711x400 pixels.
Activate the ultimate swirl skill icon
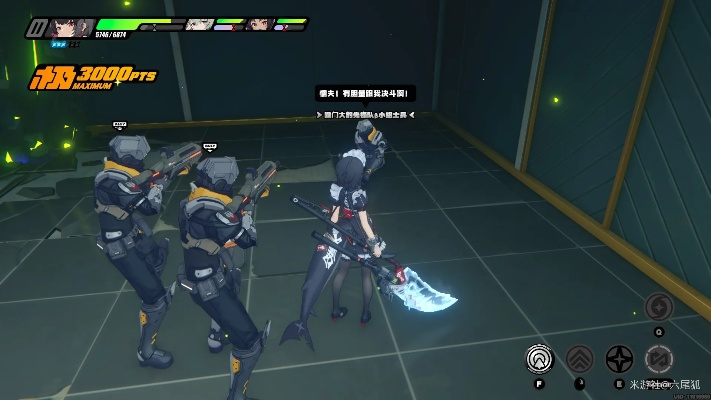(658, 307)
